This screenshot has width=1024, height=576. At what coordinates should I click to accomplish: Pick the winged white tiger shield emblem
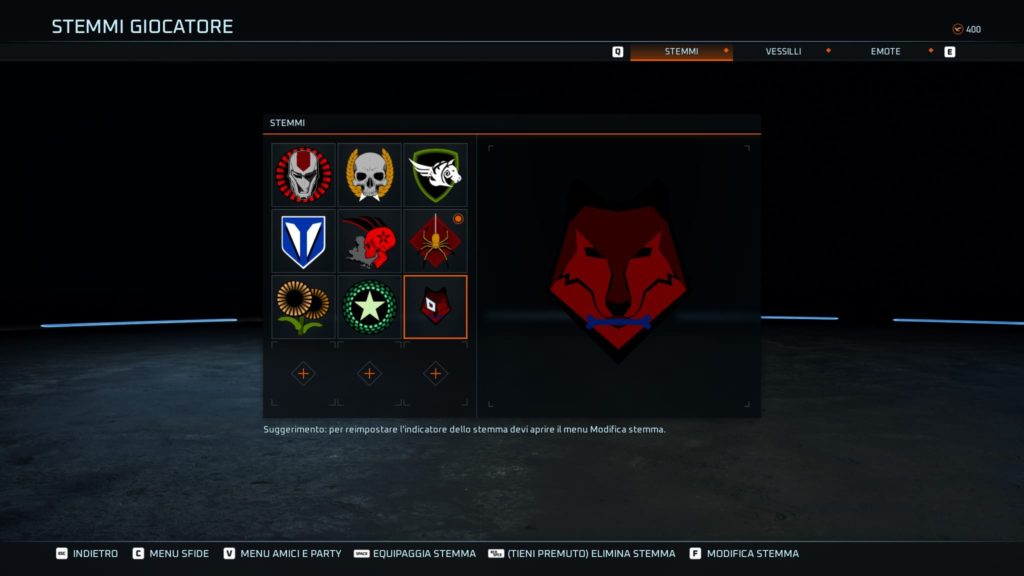pyautogui.click(x=435, y=175)
